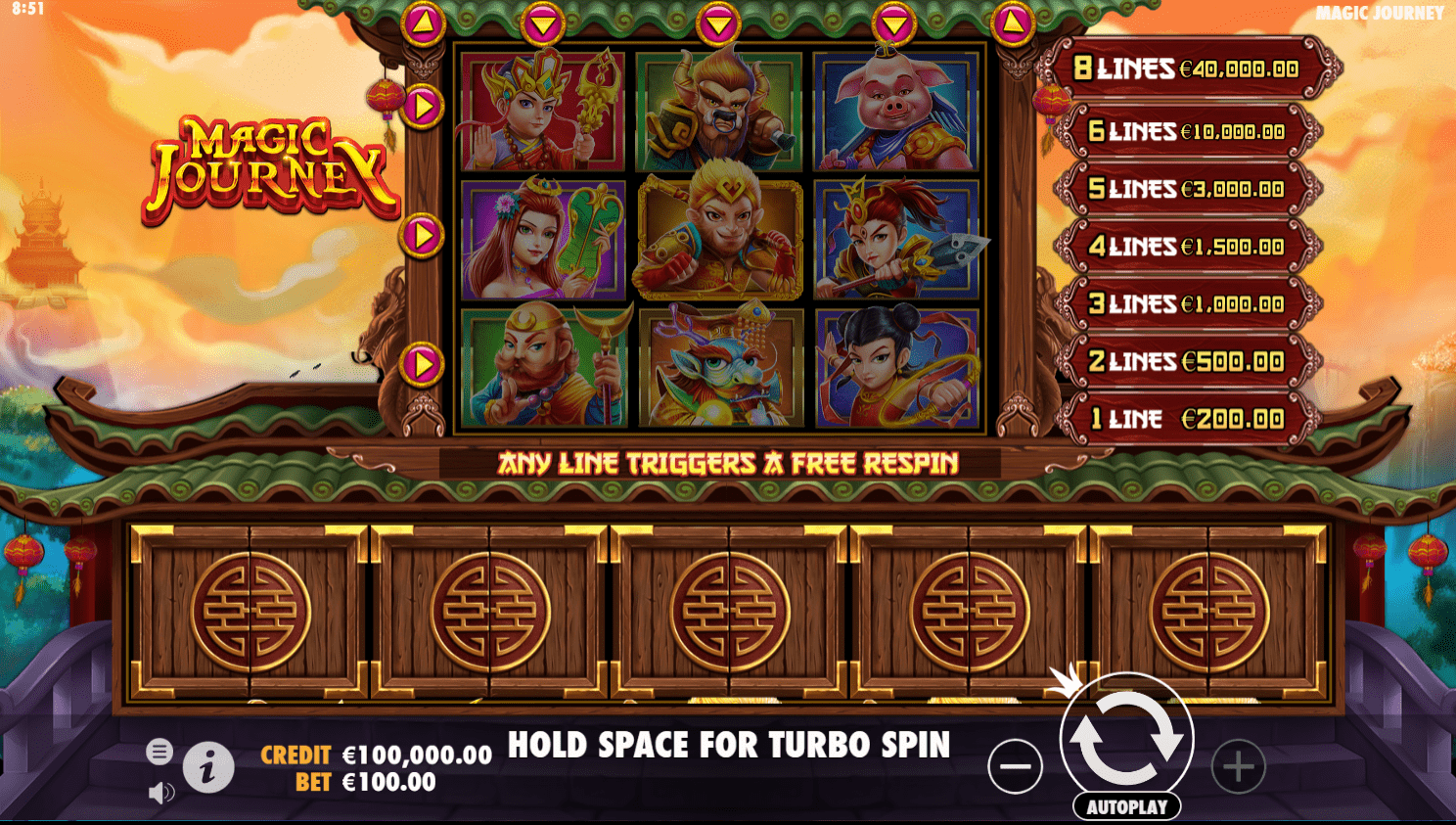1456x825 pixels.
Task: Toggle the down arrow above the first reel
Action: (x=544, y=22)
